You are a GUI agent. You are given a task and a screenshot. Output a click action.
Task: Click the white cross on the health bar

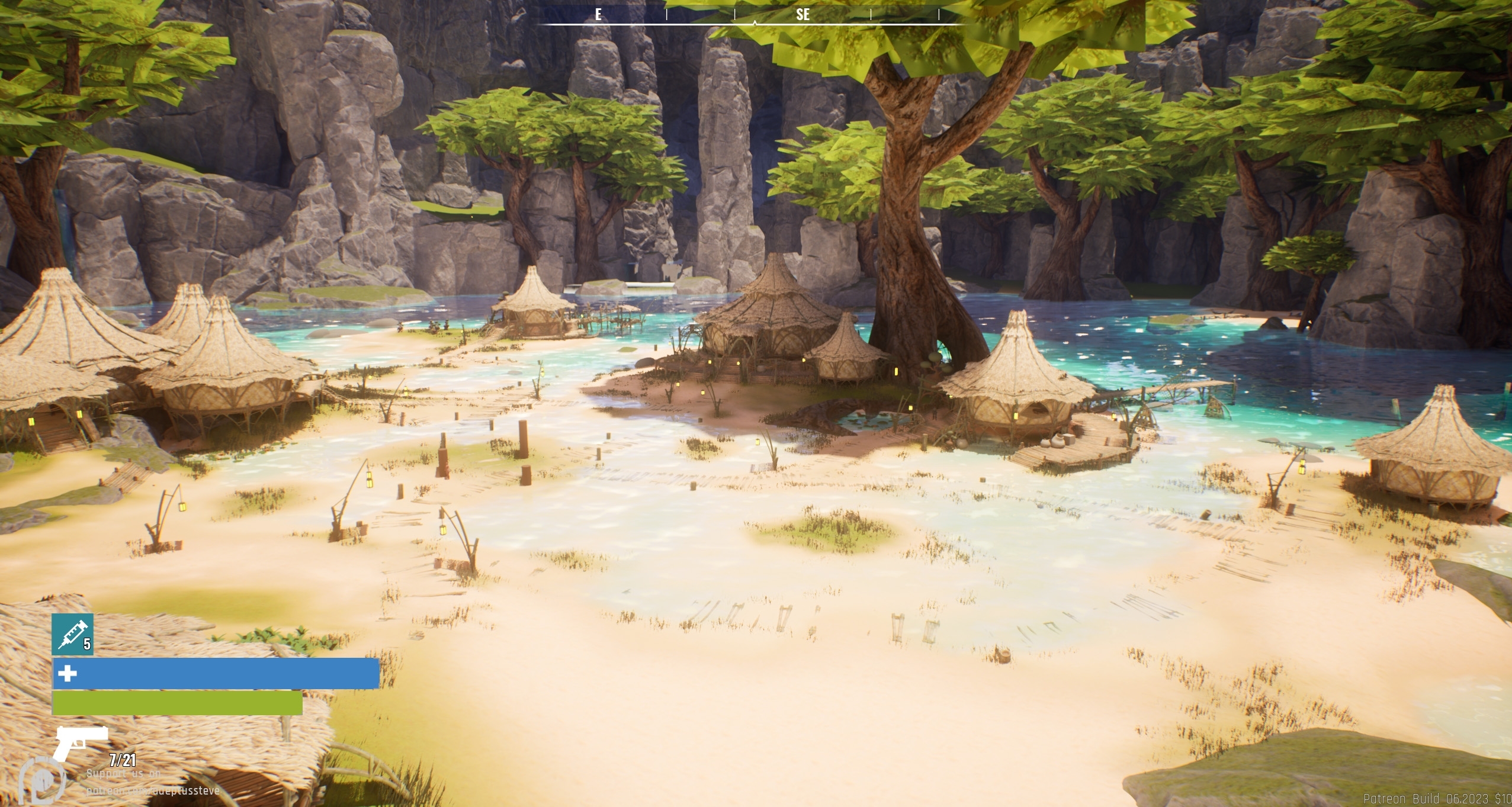[x=67, y=674]
